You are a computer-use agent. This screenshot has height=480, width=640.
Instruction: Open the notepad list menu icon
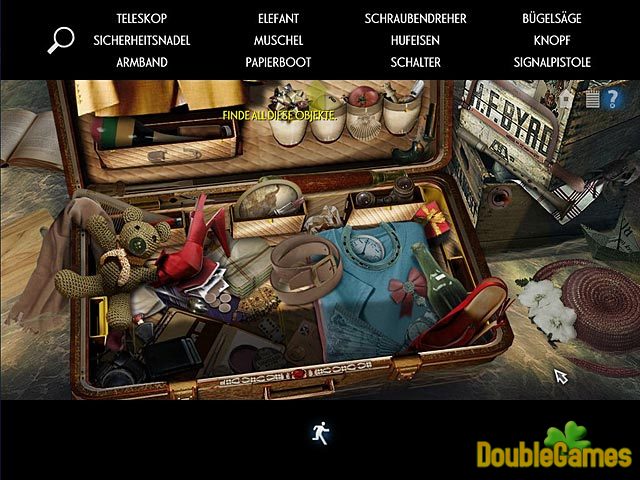click(591, 98)
